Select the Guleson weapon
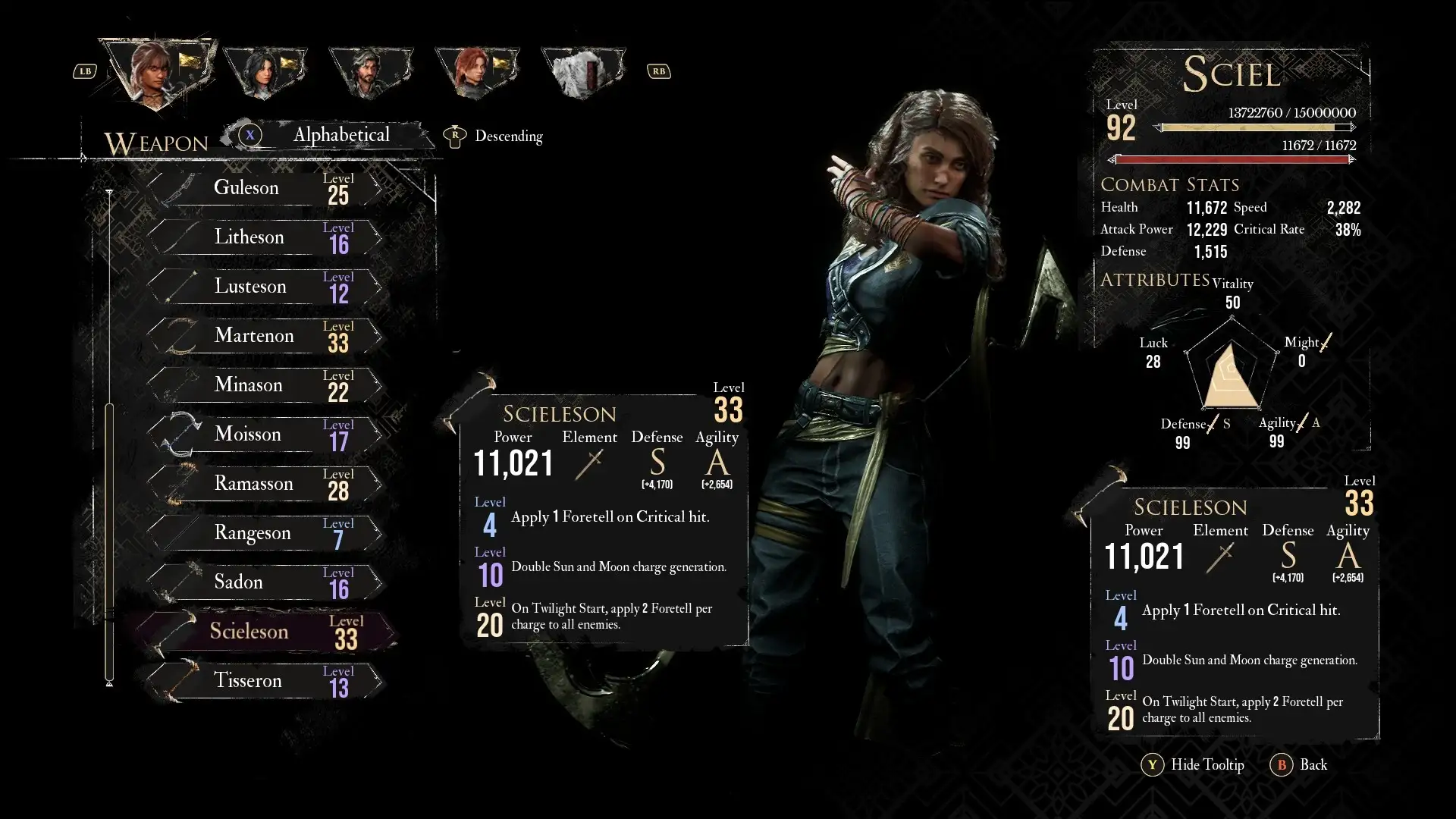Image resolution: width=1456 pixels, height=819 pixels. (x=265, y=188)
